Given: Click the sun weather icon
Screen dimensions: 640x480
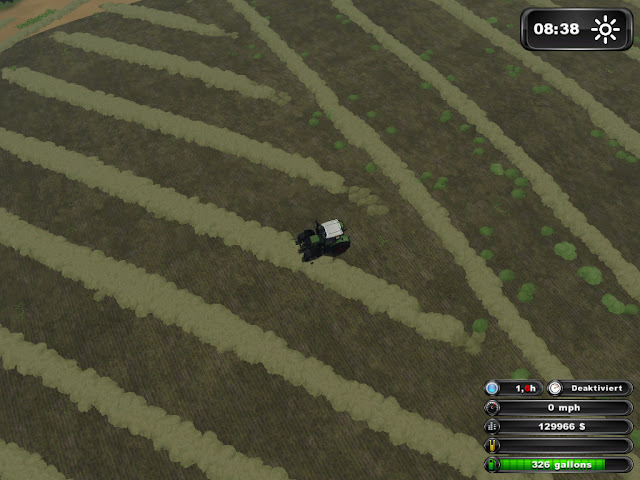Looking at the screenshot, I should [x=605, y=29].
